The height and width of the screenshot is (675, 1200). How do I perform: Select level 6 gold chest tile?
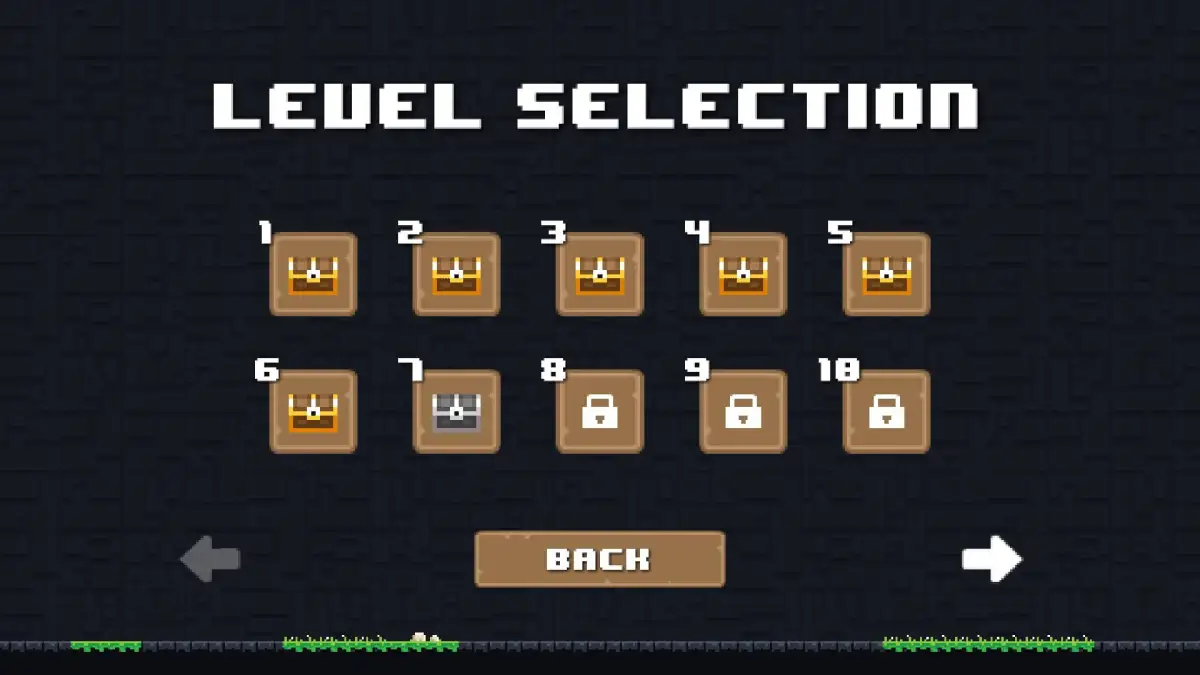(313, 412)
